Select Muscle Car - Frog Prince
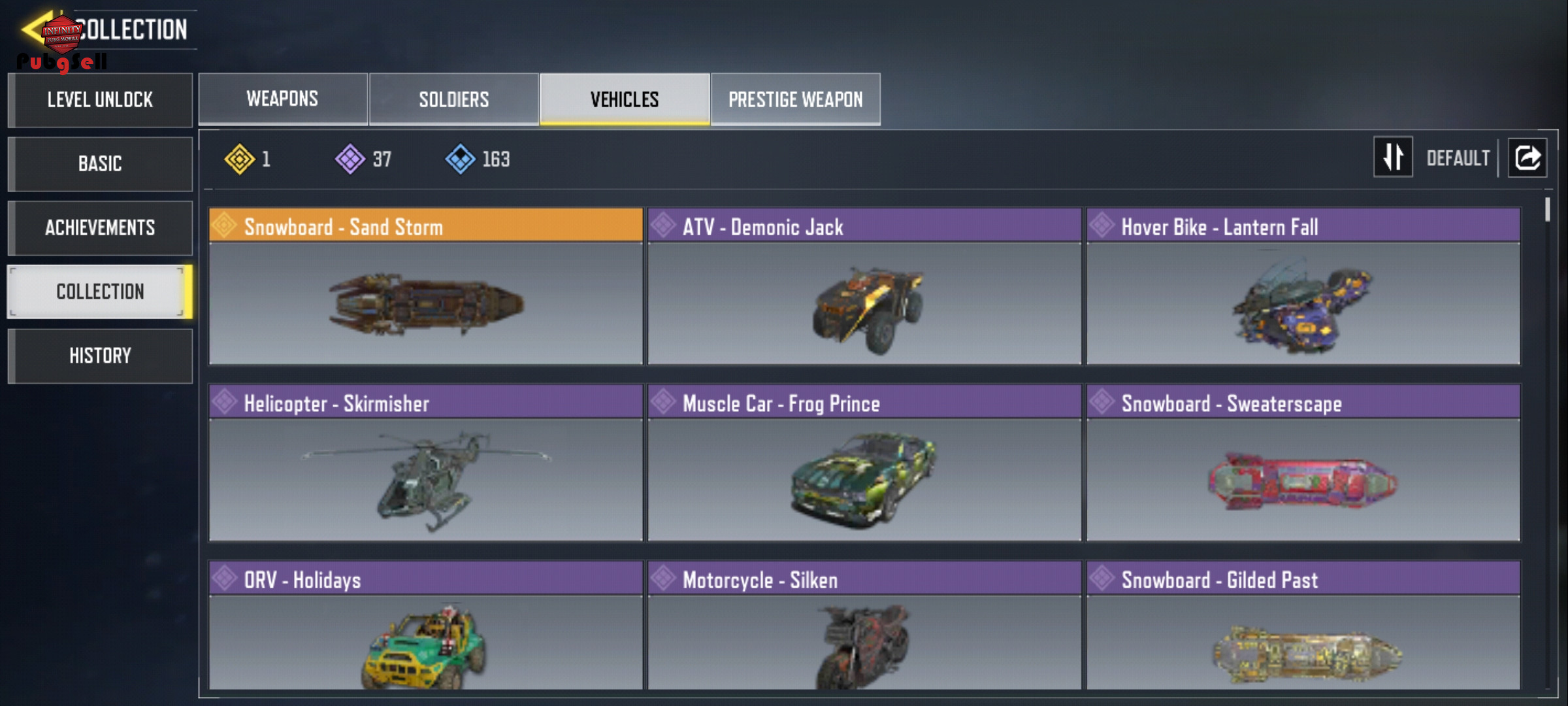Viewport: 1568px width, 706px height. (864, 463)
